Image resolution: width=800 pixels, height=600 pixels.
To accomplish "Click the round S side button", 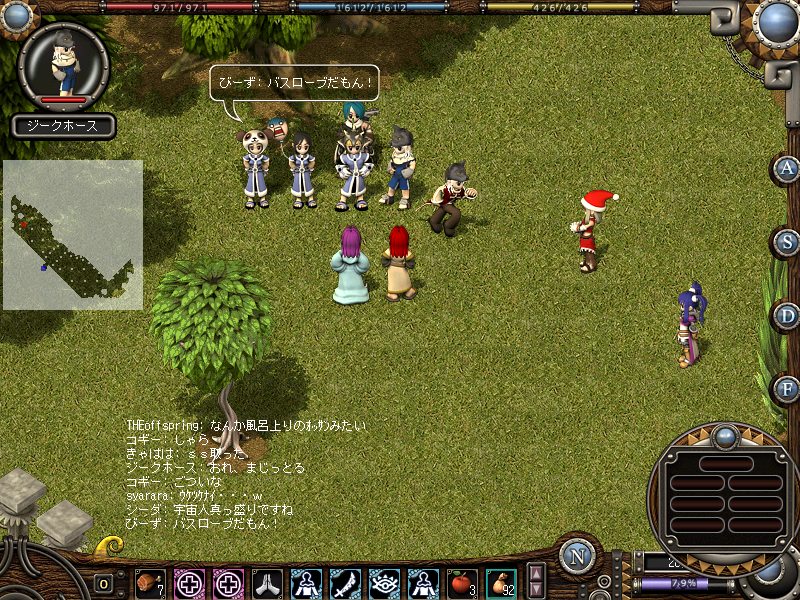I will [x=788, y=242].
